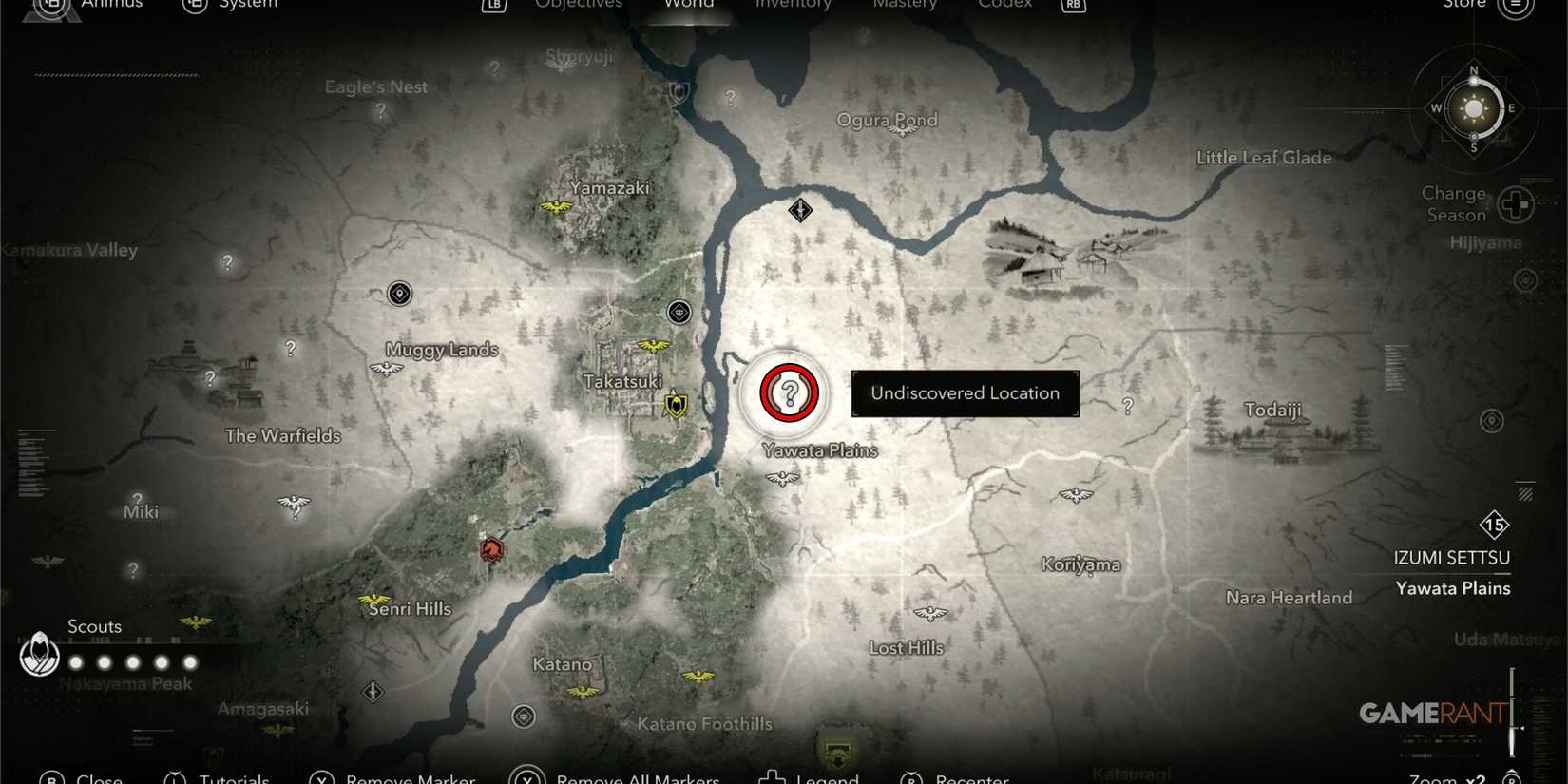Click the first scout availability dot
1568x784 pixels.
click(77, 661)
